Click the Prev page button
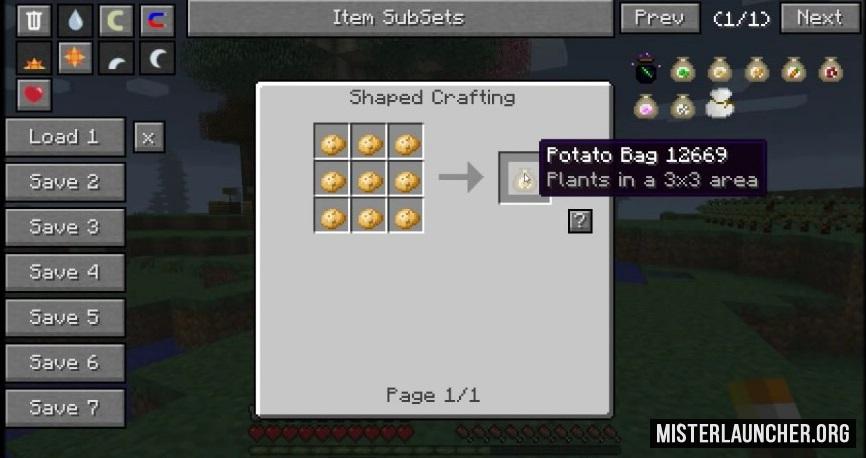The height and width of the screenshot is (458, 866). tap(660, 18)
